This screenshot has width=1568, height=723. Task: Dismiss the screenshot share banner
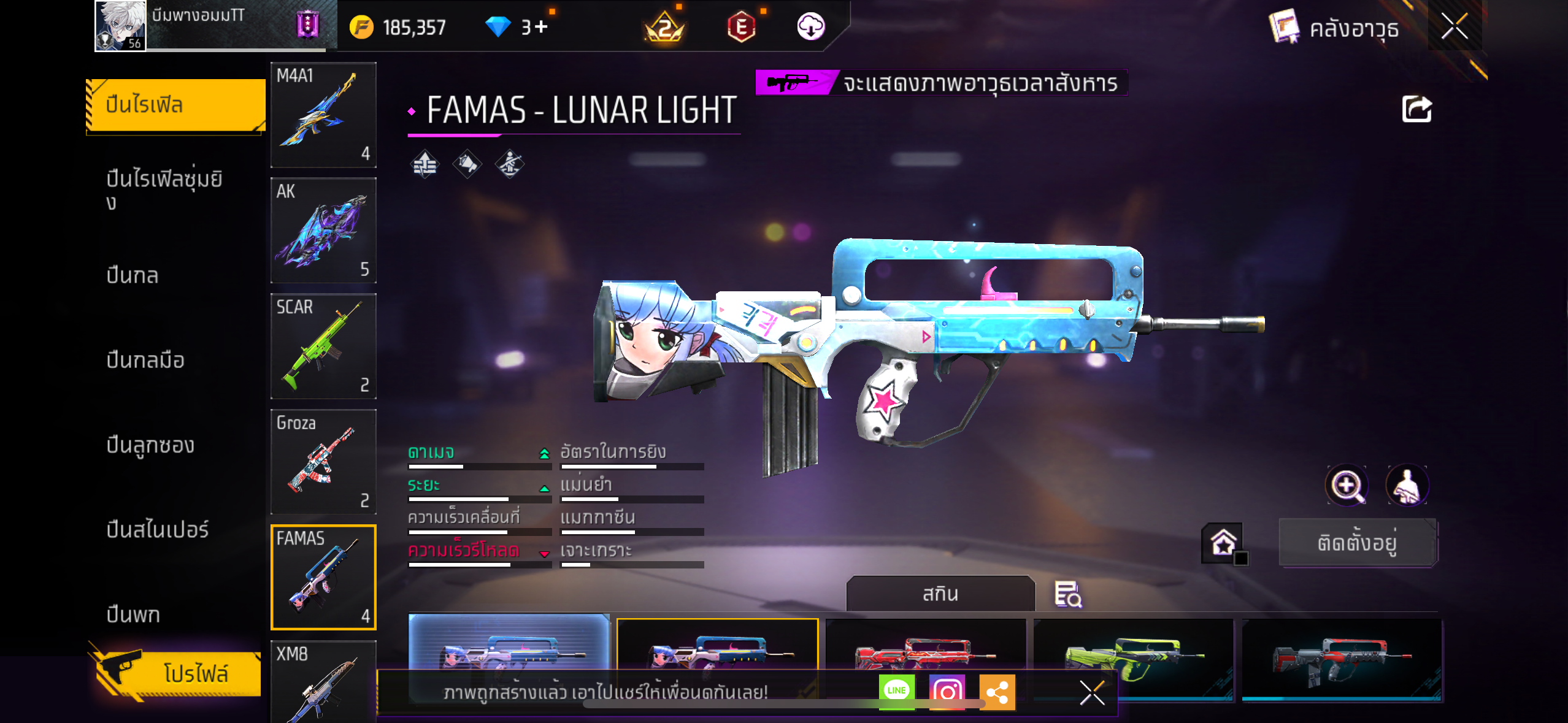pos(1092,693)
